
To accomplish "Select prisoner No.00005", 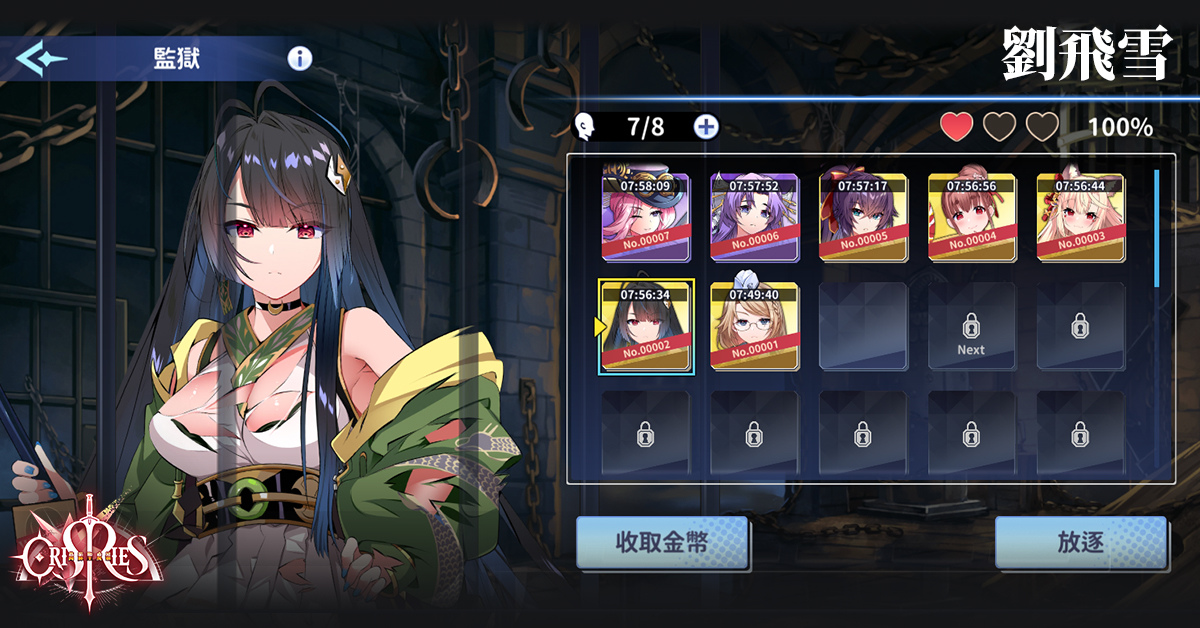I will (863, 216).
